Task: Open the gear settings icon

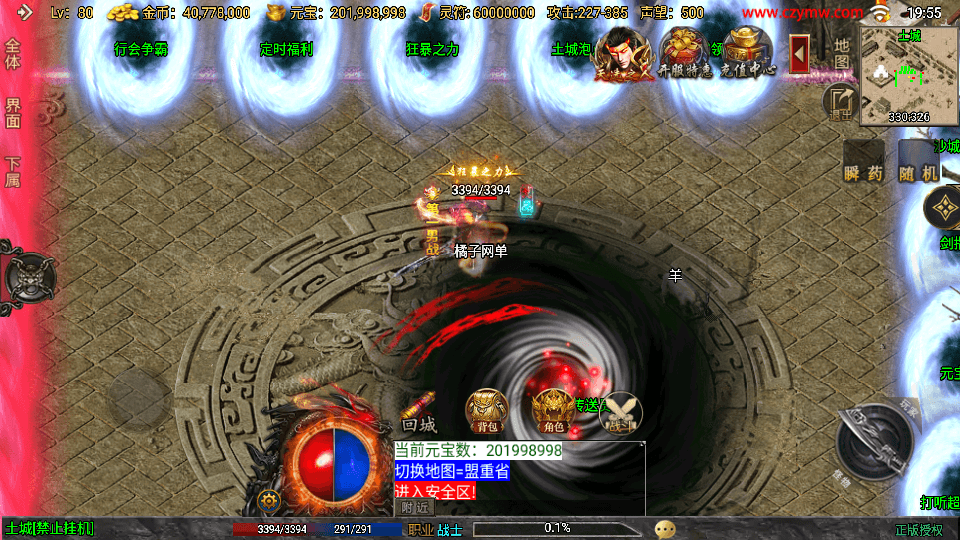Action: (x=267, y=499)
